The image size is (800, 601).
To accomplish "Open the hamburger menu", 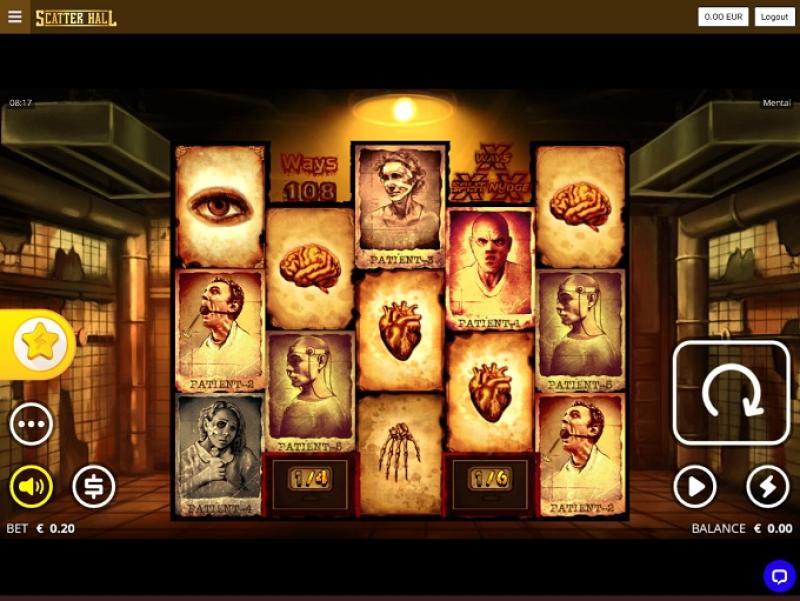I will [14, 17].
